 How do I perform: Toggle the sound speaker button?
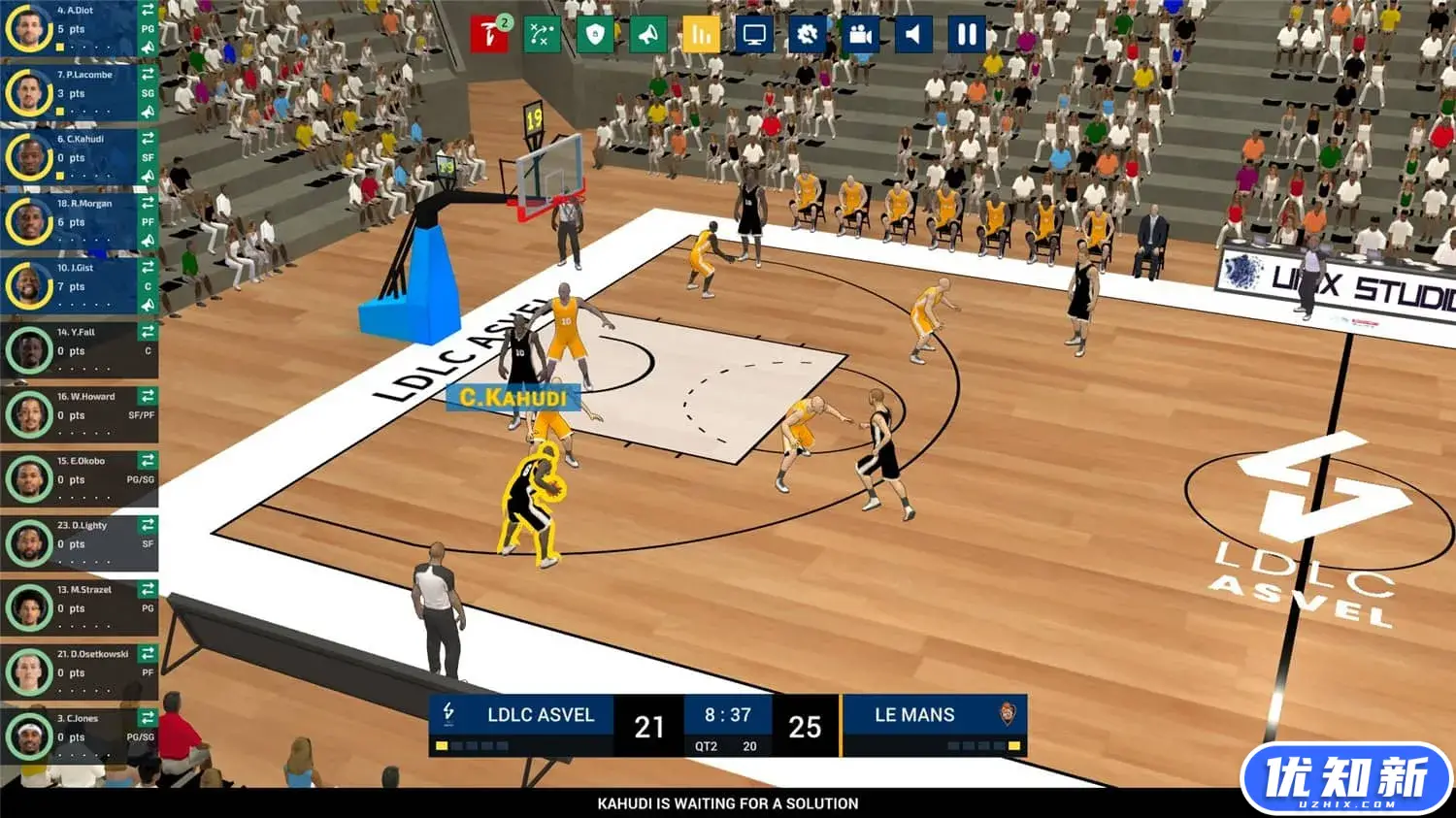pos(912,35)
